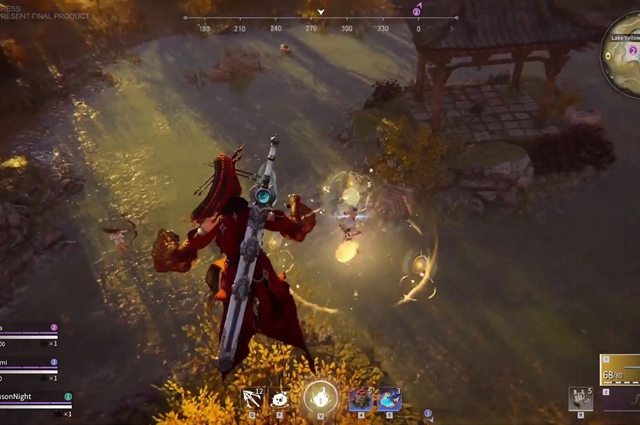Image resolution: width=640 pixels, height=425 pixels.
Task: Activate the fist strike skill icon
Action: click(281, 399)
